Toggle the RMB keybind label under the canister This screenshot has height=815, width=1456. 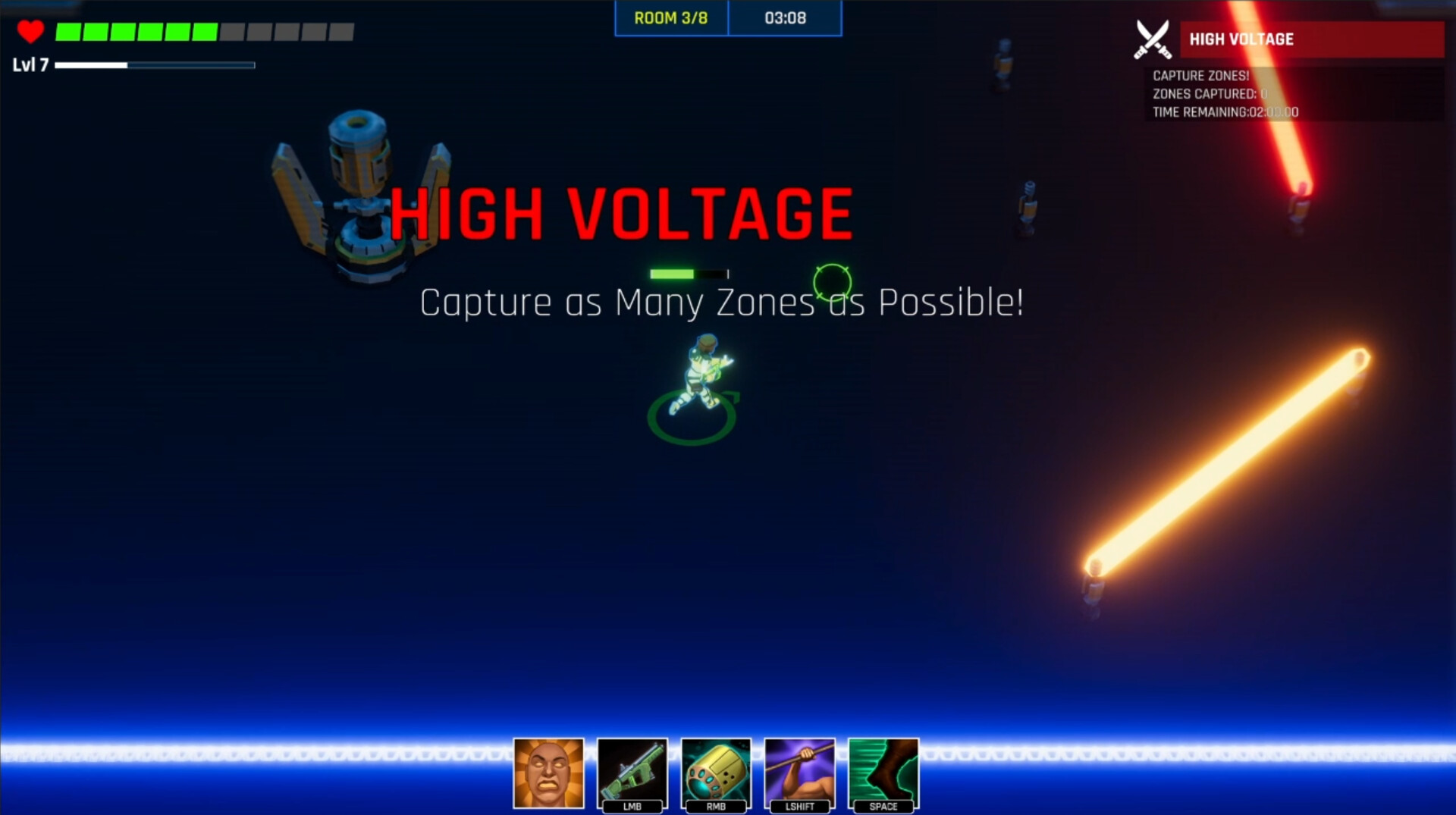coord(716,807)
